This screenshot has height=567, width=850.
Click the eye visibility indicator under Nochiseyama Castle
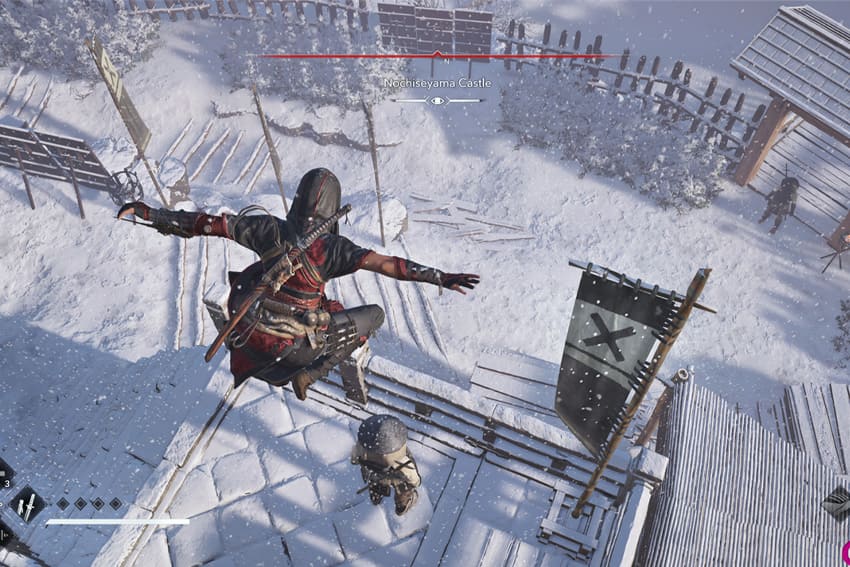point(437,101)
